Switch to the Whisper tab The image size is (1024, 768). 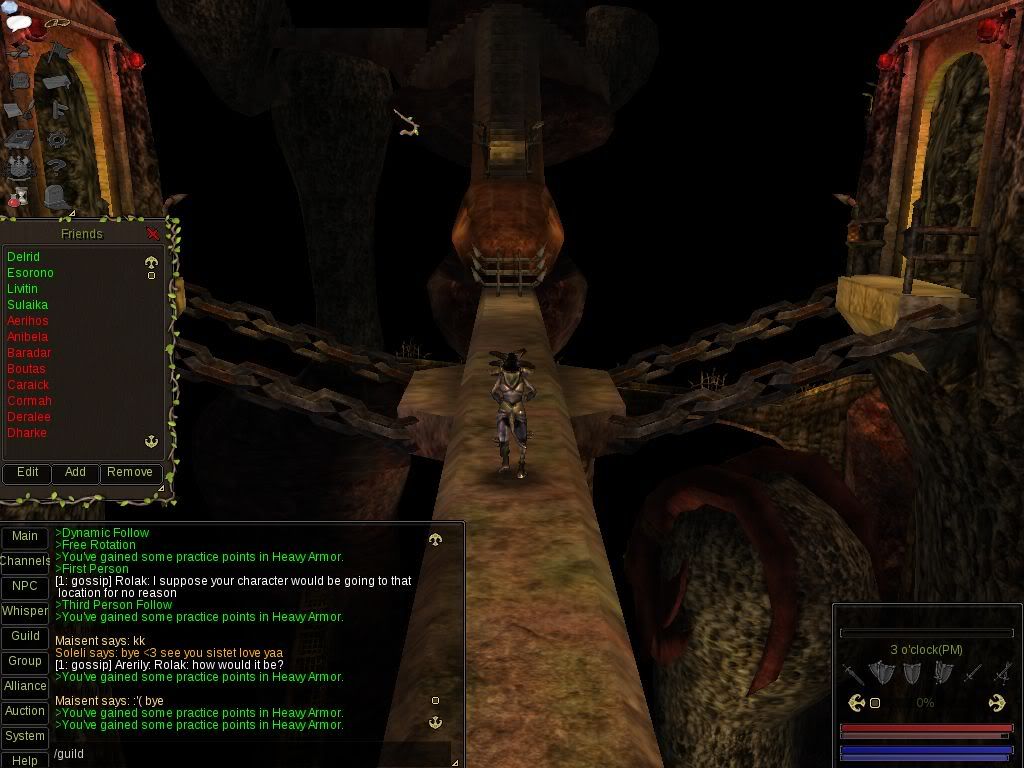pos(25,611)
